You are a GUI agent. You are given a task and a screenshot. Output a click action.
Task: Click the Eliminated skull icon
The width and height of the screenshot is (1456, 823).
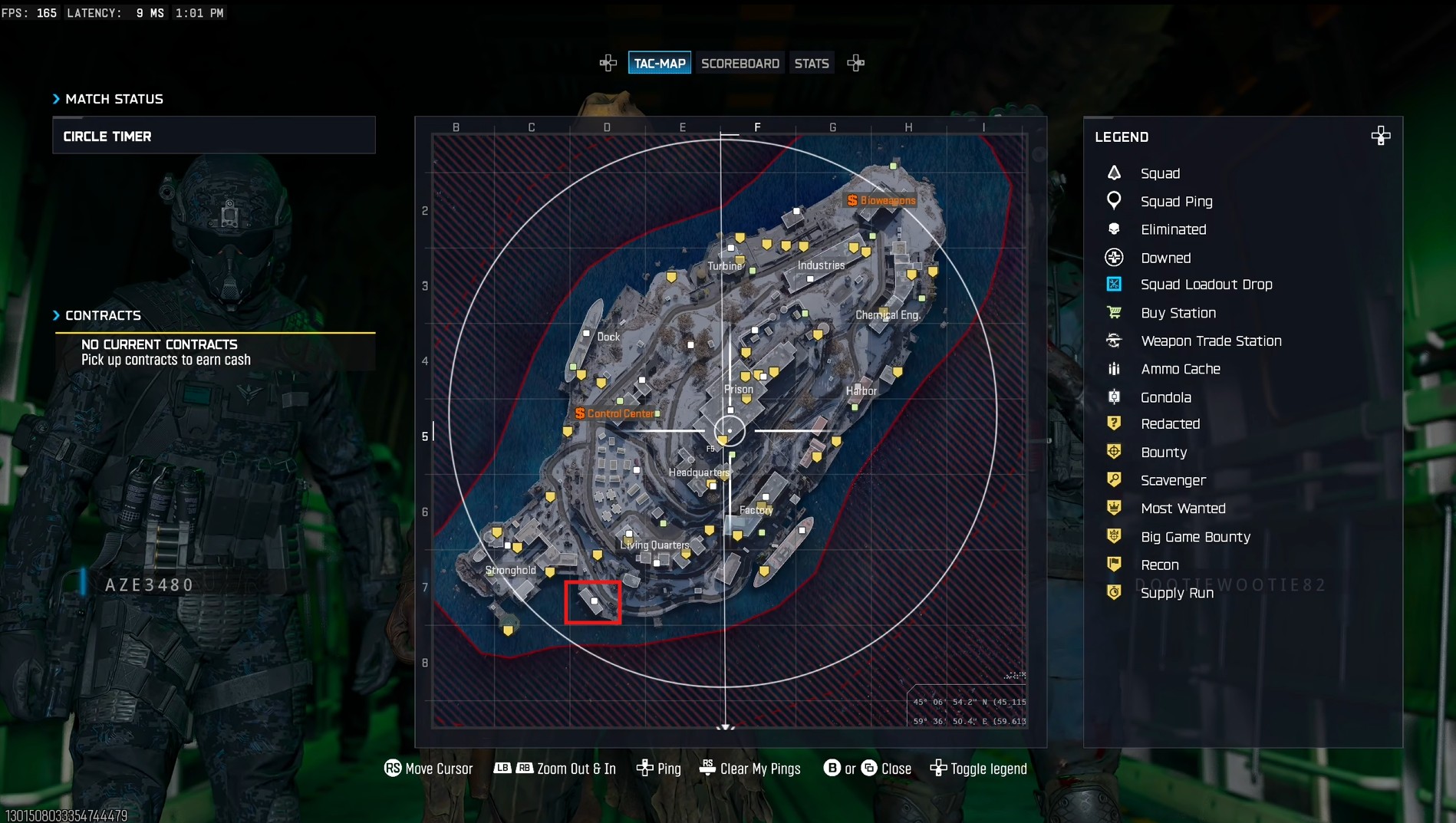pyautogui.click(x=1114, y=229)
